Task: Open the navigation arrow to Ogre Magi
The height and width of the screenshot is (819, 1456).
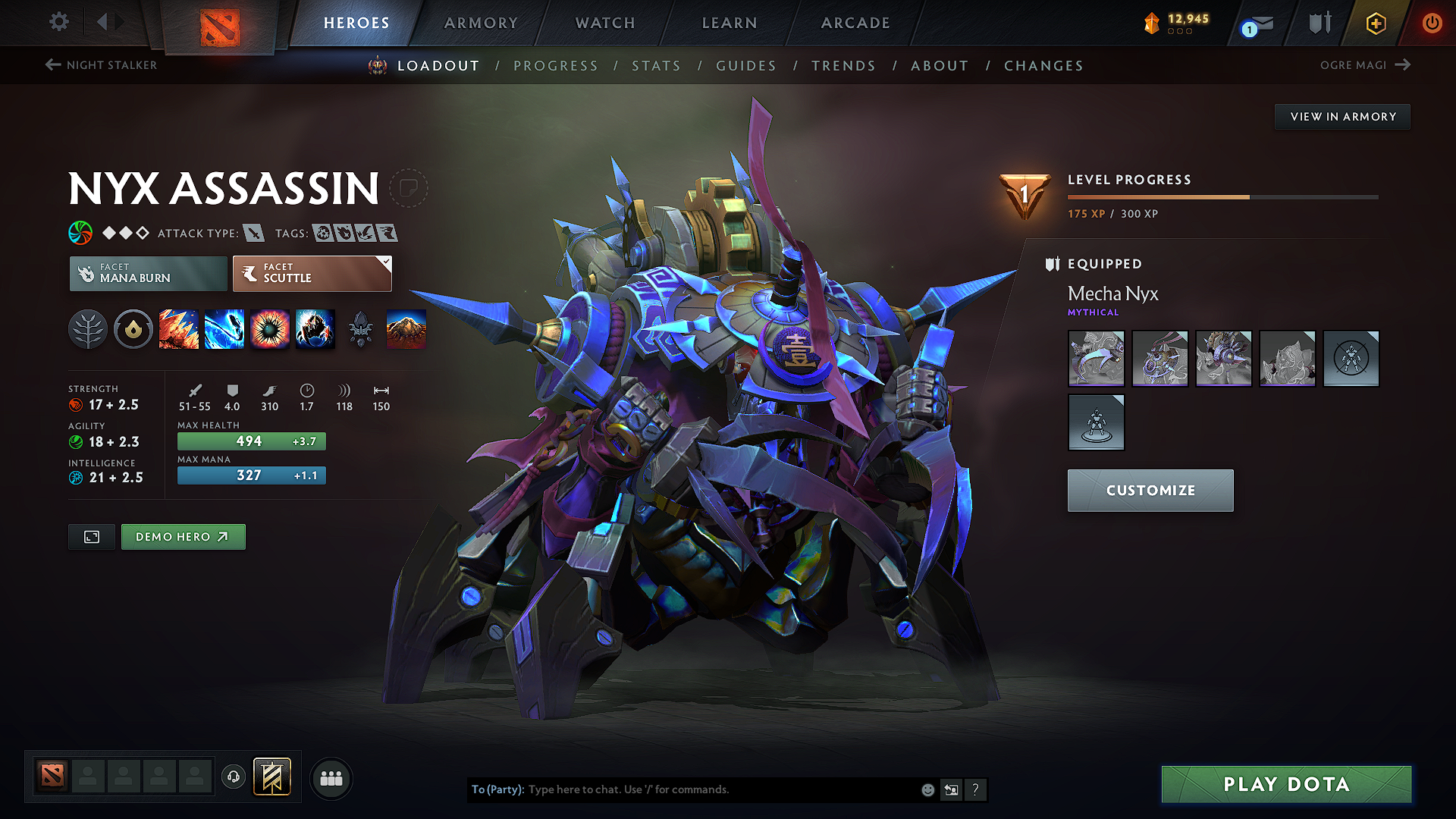Action: pos(1404,64)
